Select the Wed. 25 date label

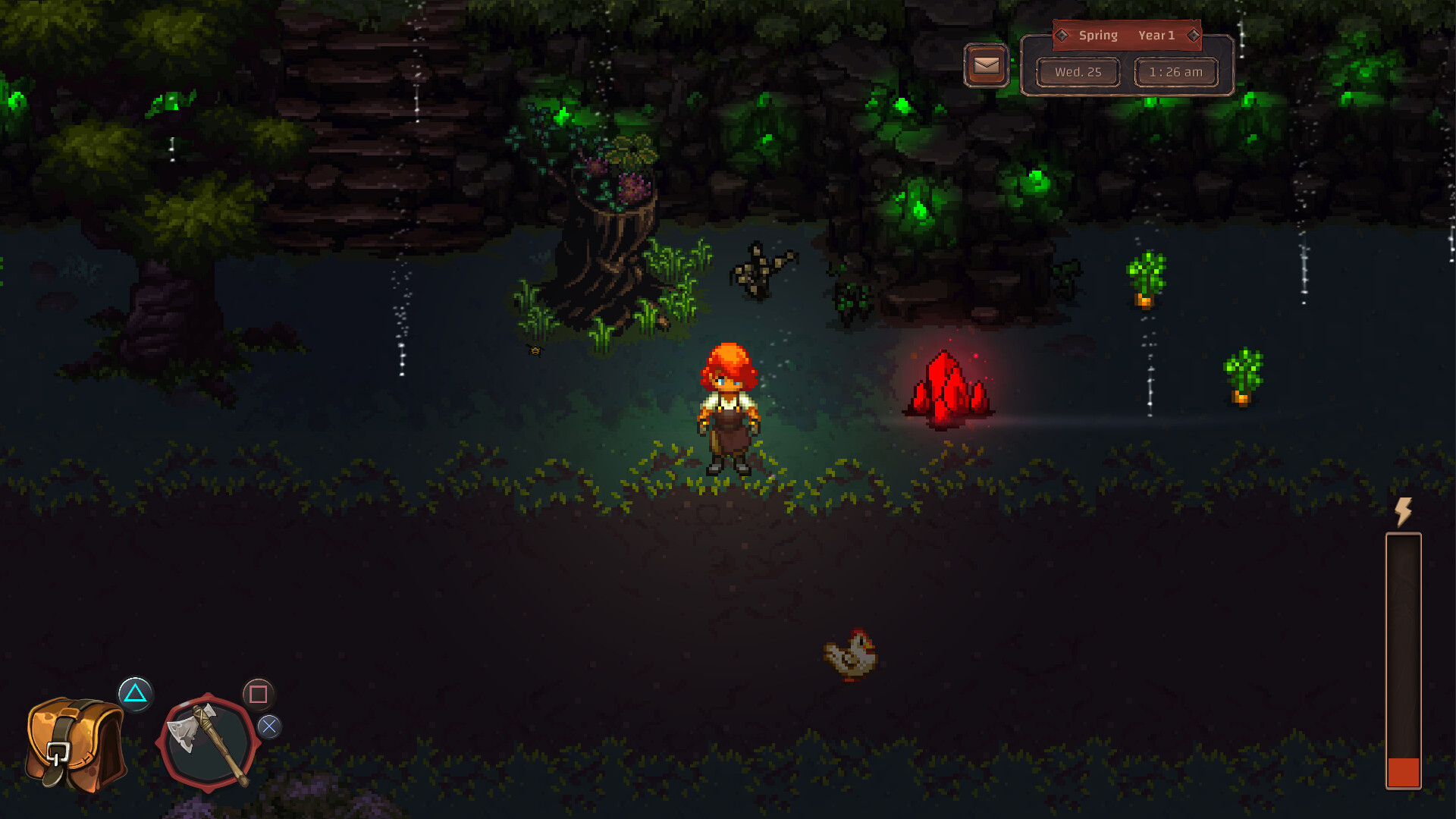coord(1078,72)
